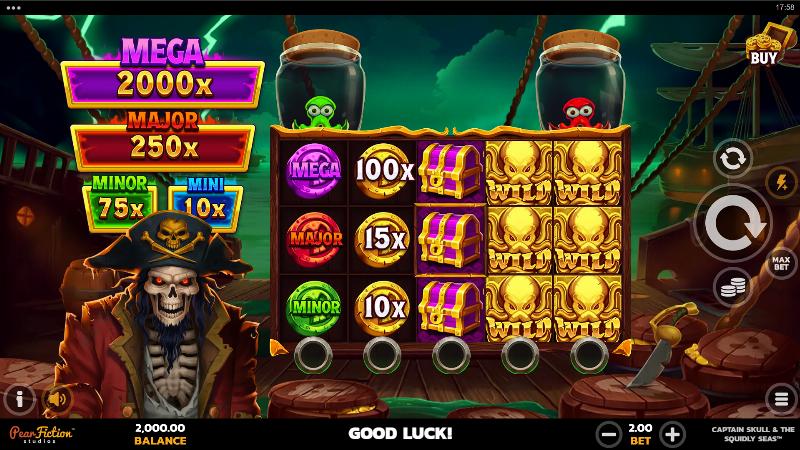The image size is (800, 450).
Task: Open the autoplay settings
Action: click(x=732, y=157)
